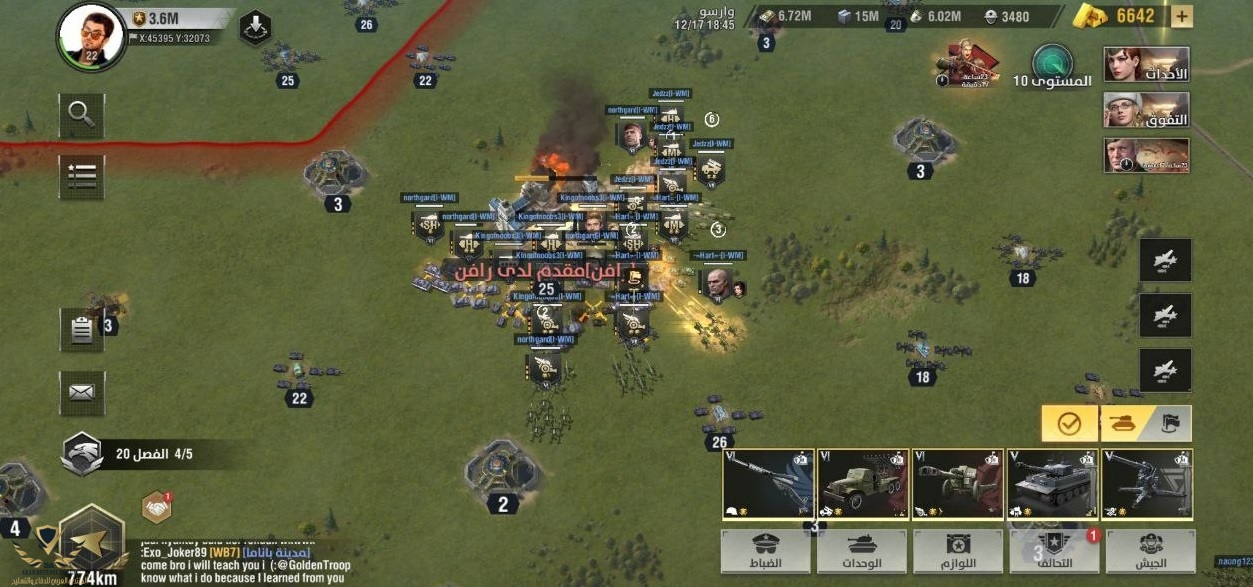The width and height of the screenshot is (1253, 587).
Task: Open the radar level 10 icon
Action: coord(1052,64)
